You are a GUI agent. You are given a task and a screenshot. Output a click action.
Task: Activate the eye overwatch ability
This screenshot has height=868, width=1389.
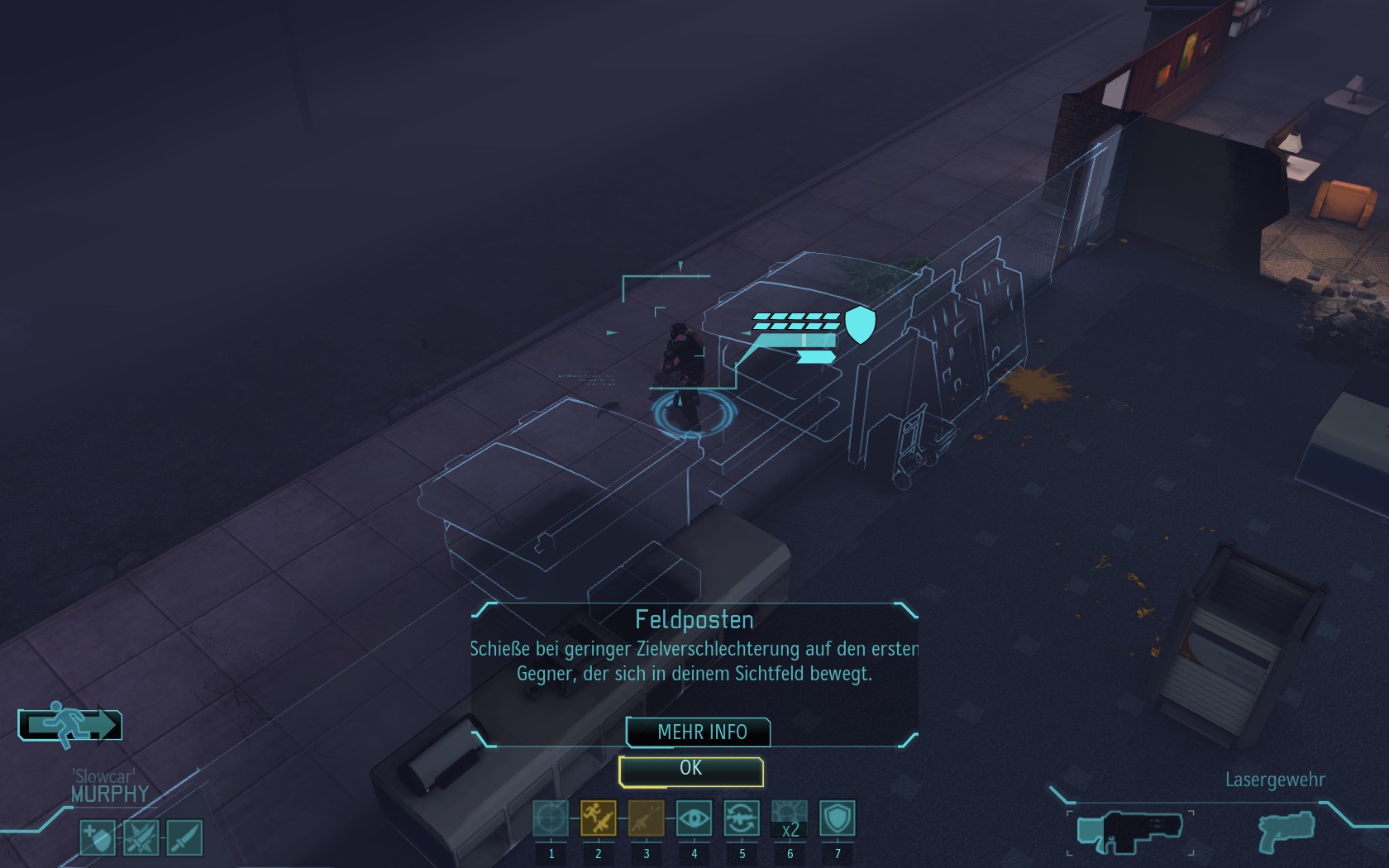[694, 819]
